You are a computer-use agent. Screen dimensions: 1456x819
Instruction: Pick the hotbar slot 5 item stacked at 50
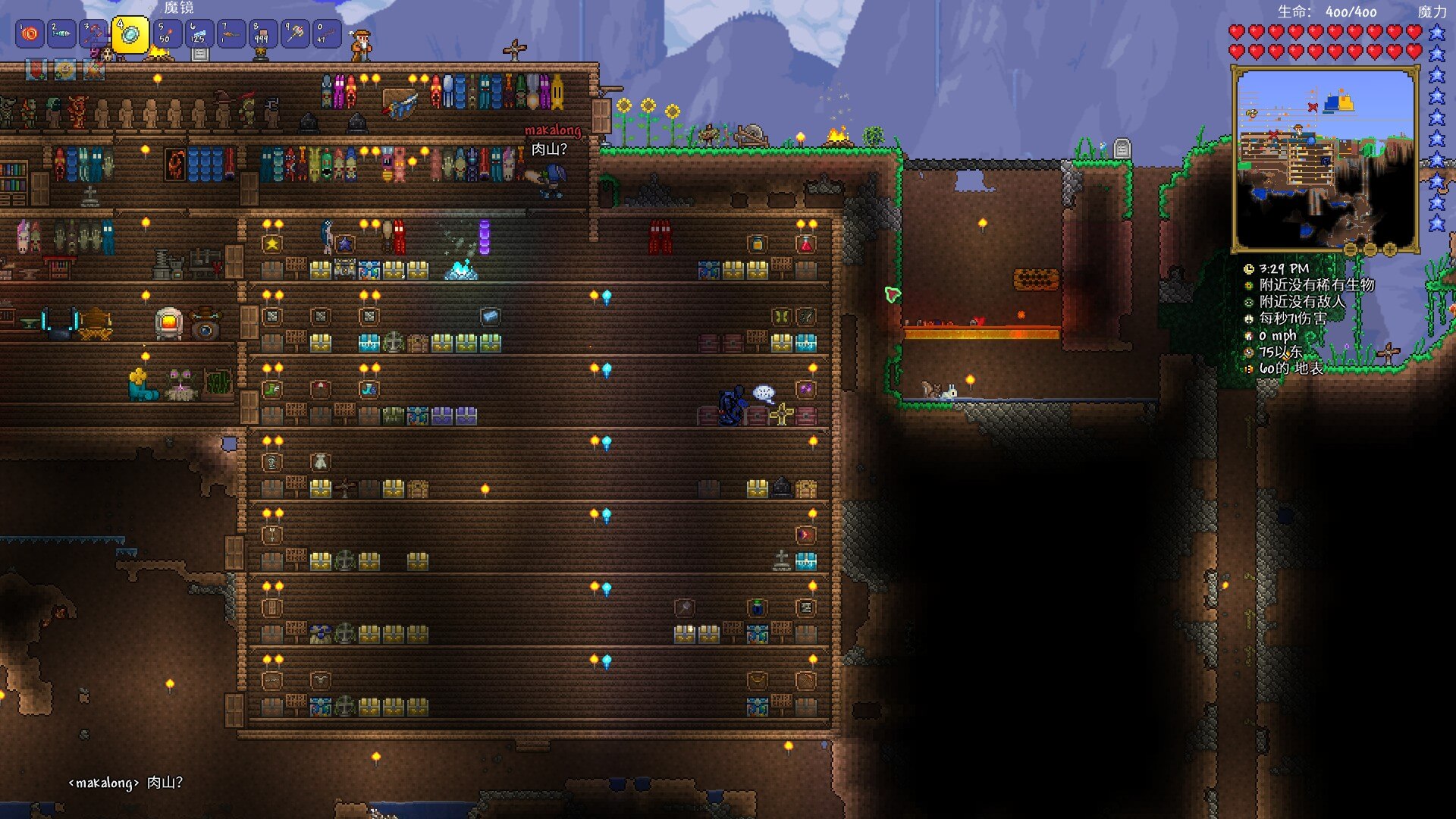tap(168, 34)
